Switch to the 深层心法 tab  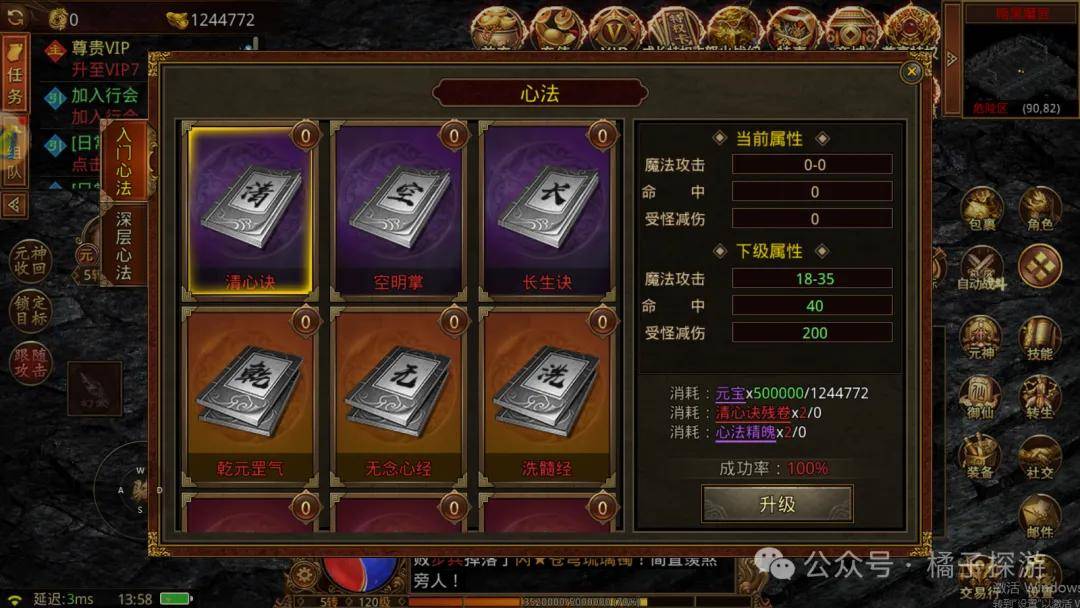(124, 246)
